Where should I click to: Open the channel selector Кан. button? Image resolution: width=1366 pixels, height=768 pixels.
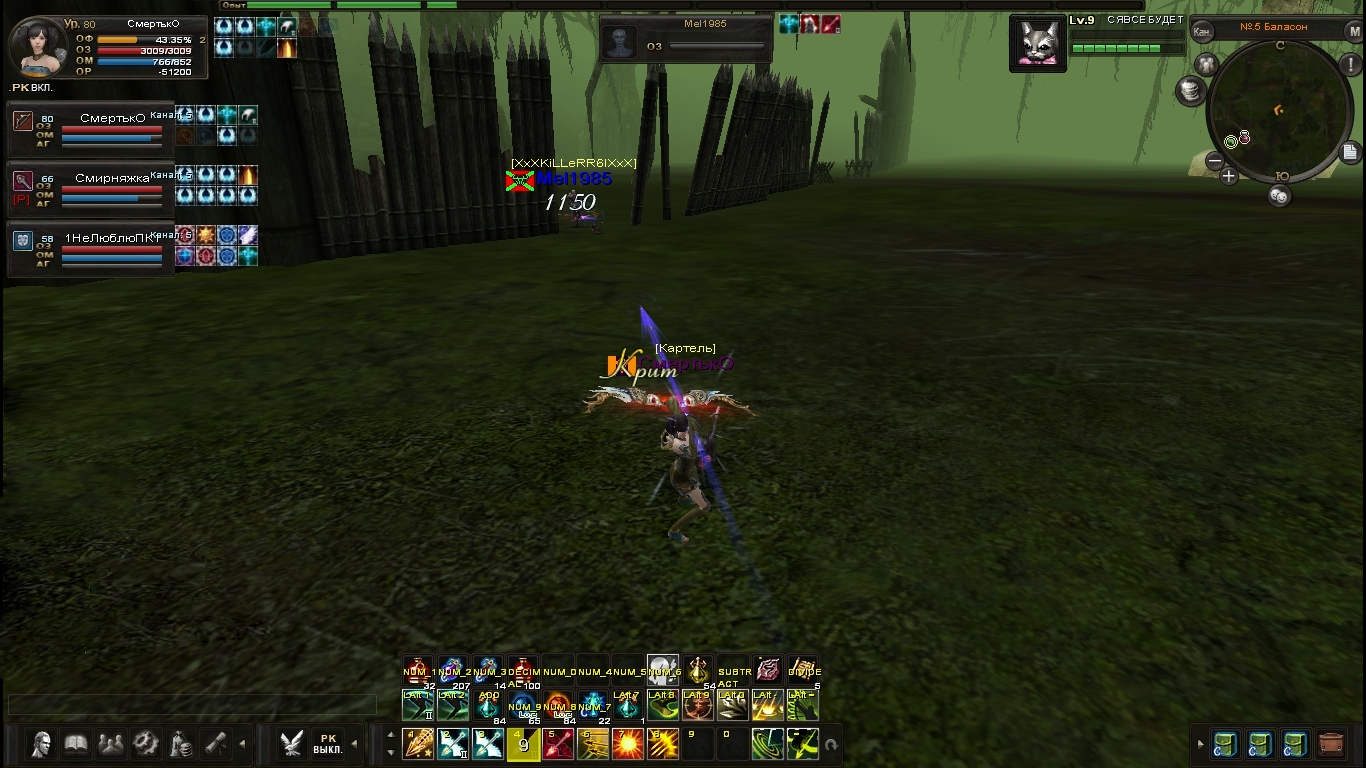1202,32
